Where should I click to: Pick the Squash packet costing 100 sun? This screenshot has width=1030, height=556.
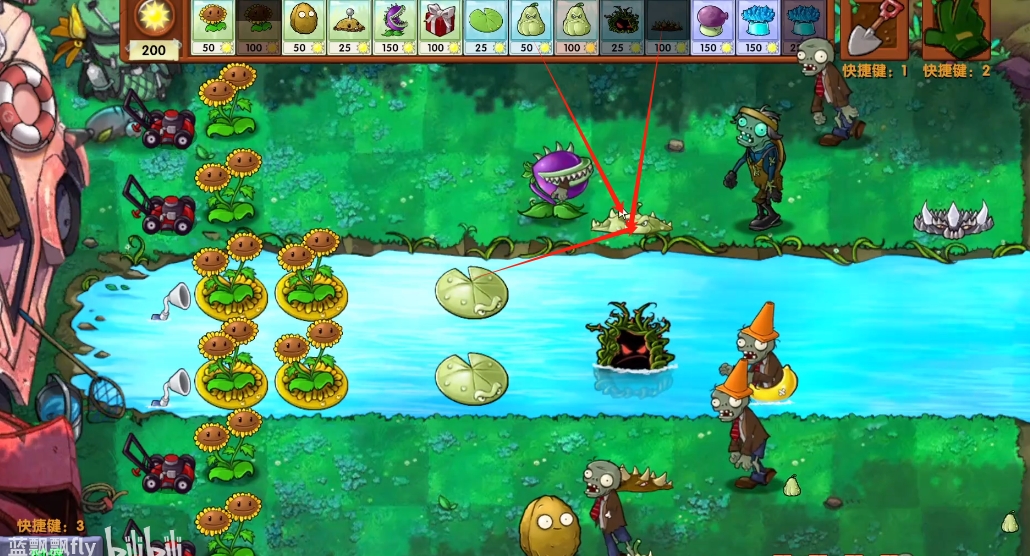[572, 27]
